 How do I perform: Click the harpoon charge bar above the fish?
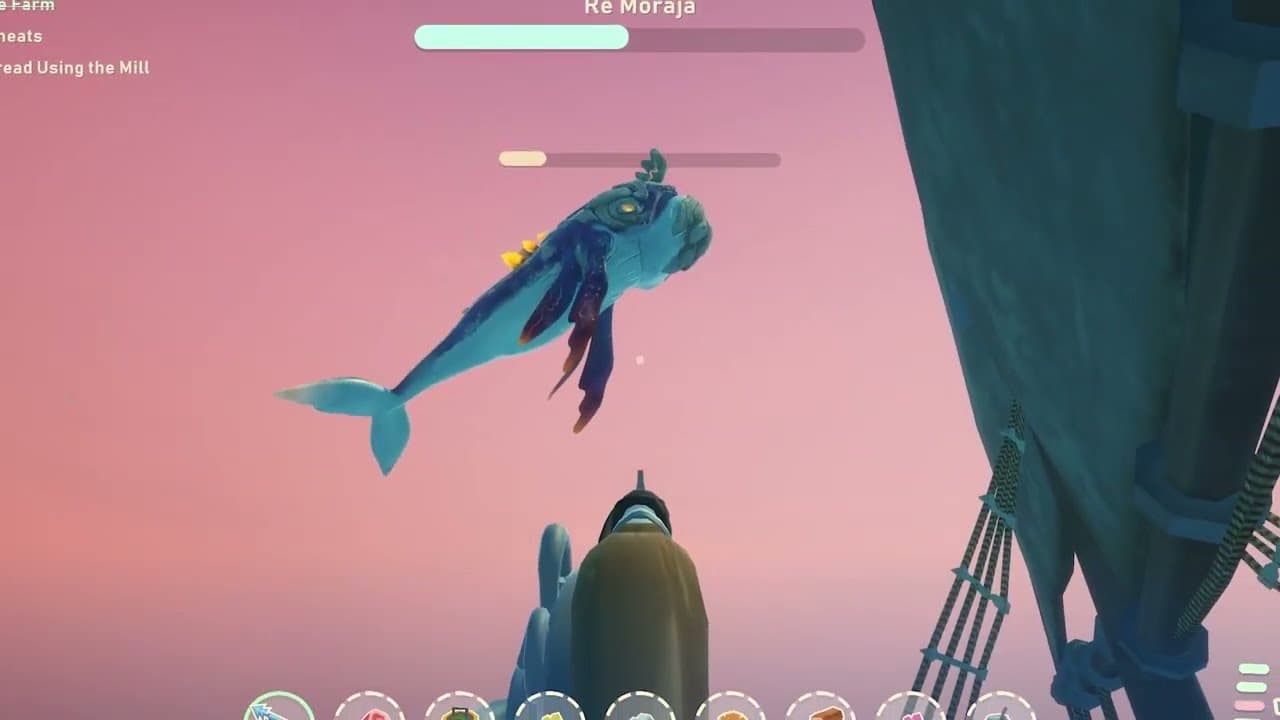[638, 157]
